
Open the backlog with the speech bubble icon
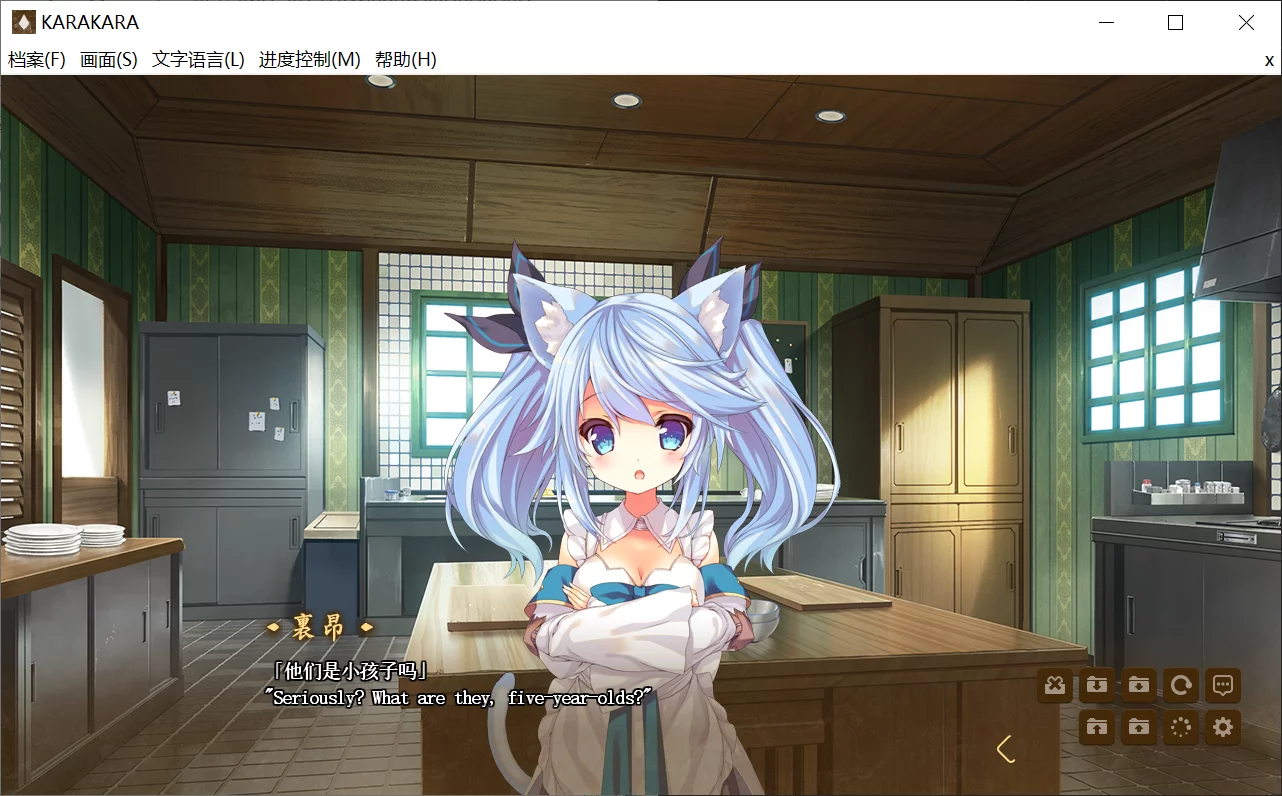1223,685
